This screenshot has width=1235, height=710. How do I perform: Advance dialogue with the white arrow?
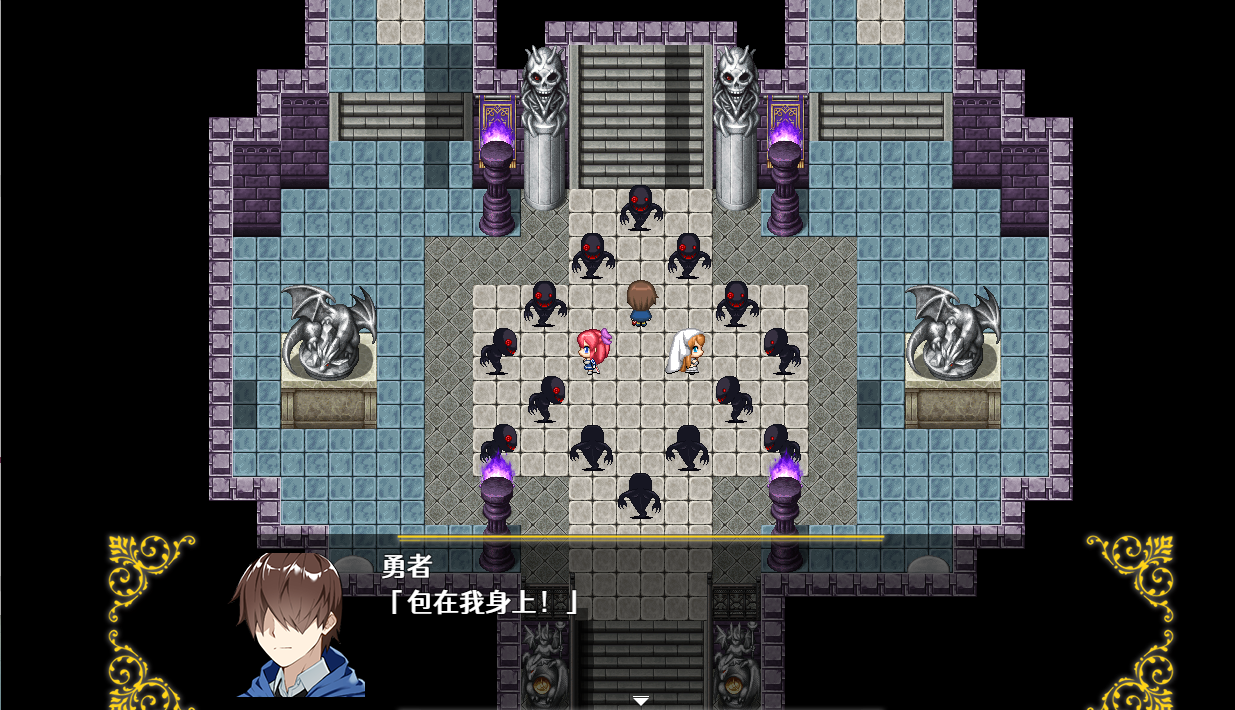click(x=641, y=700)
